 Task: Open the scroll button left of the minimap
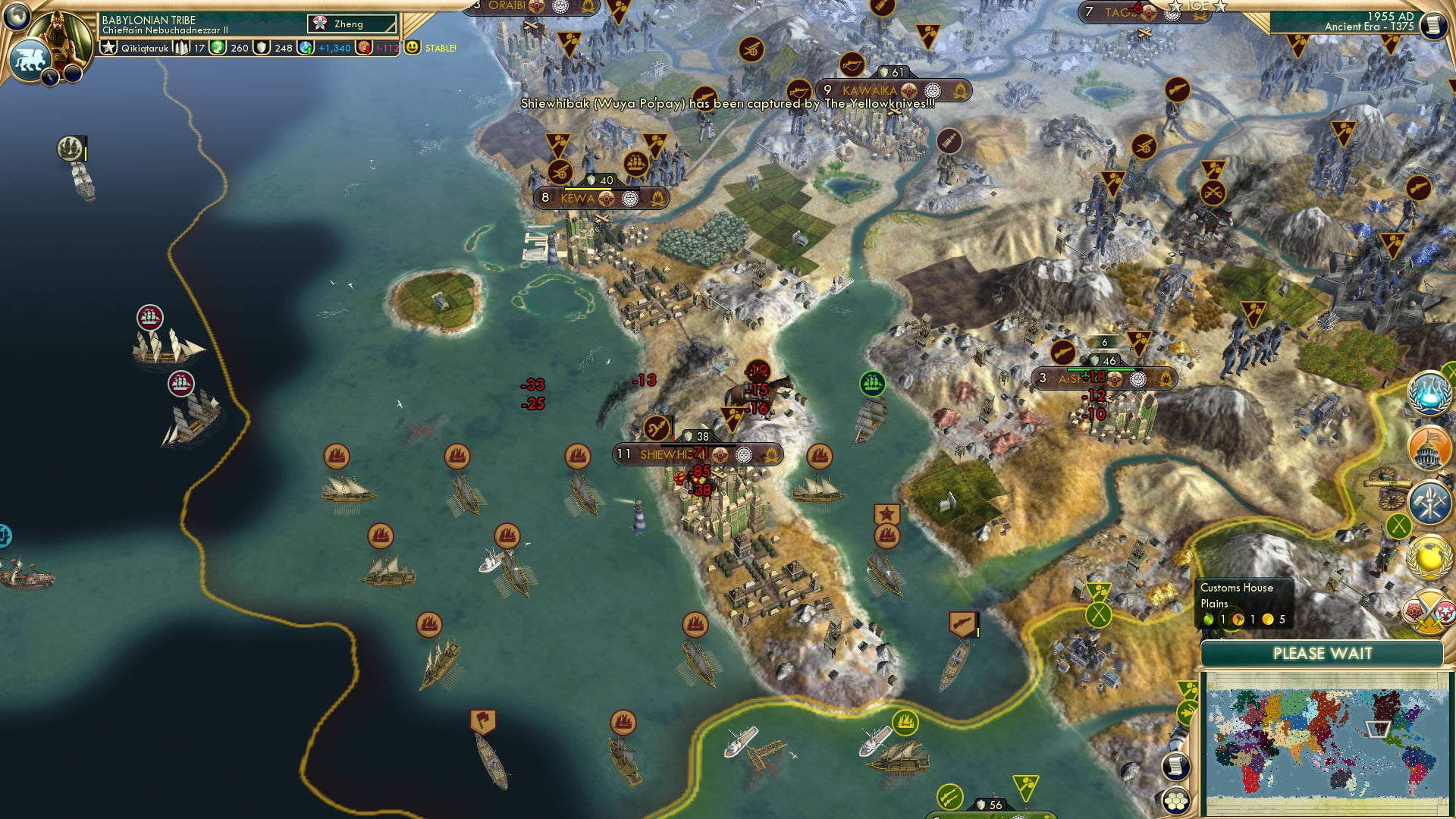coord(1175,766)
